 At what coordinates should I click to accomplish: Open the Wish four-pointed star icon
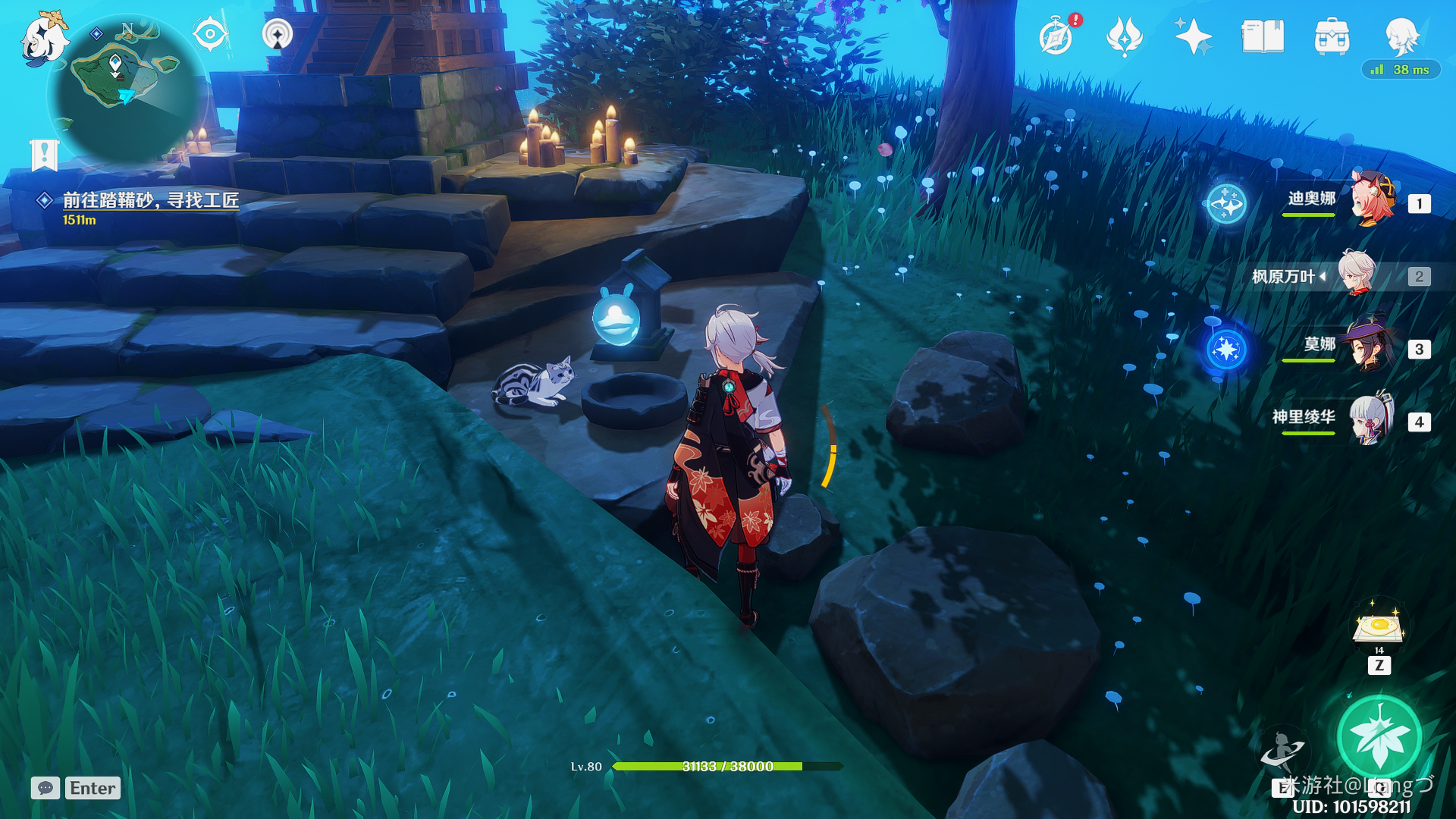click(1192, 36)
